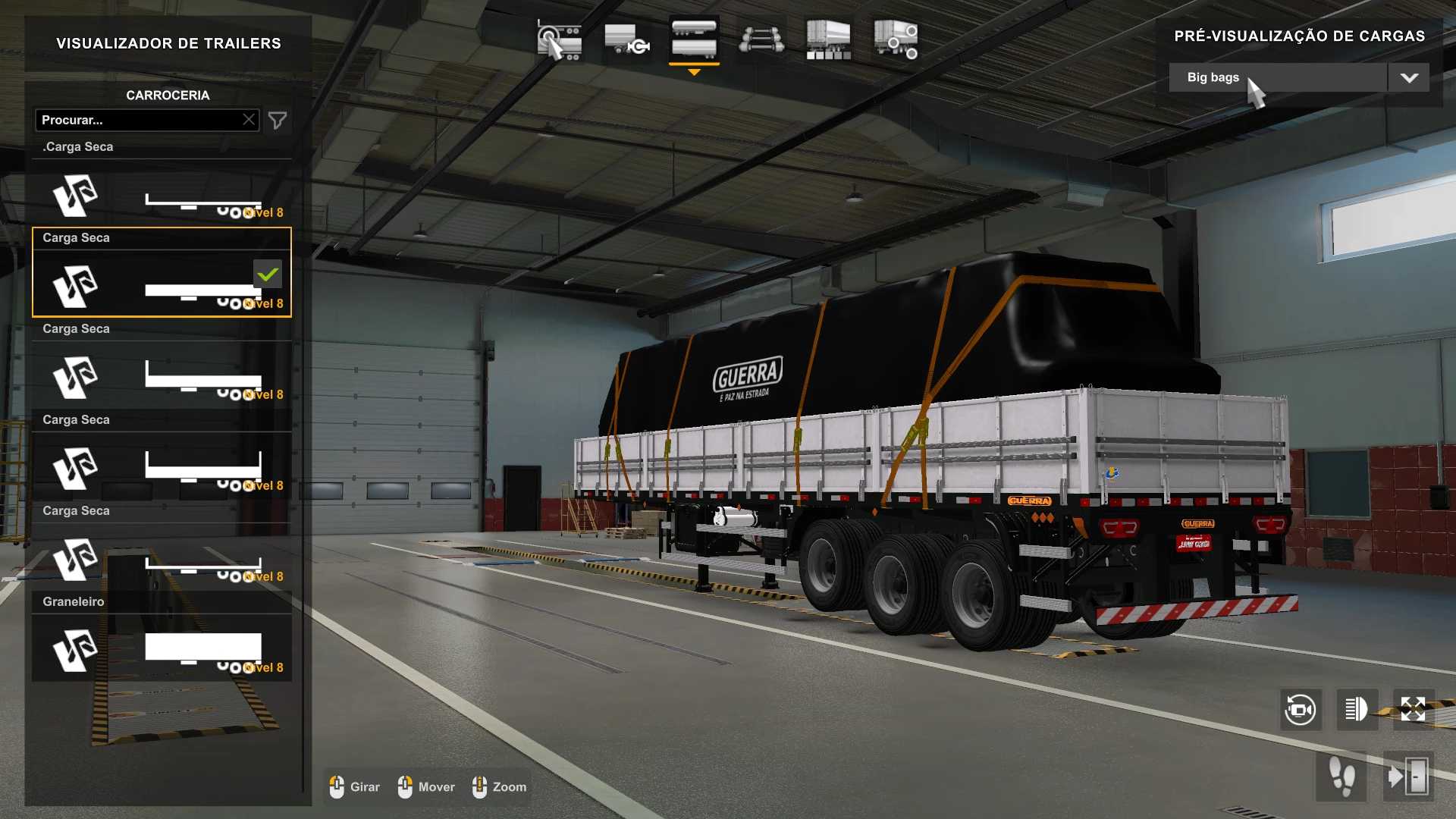Expand the view to fullscreen
The height and width of the screenshot is (819, 1456).
tap(1413, 710)
